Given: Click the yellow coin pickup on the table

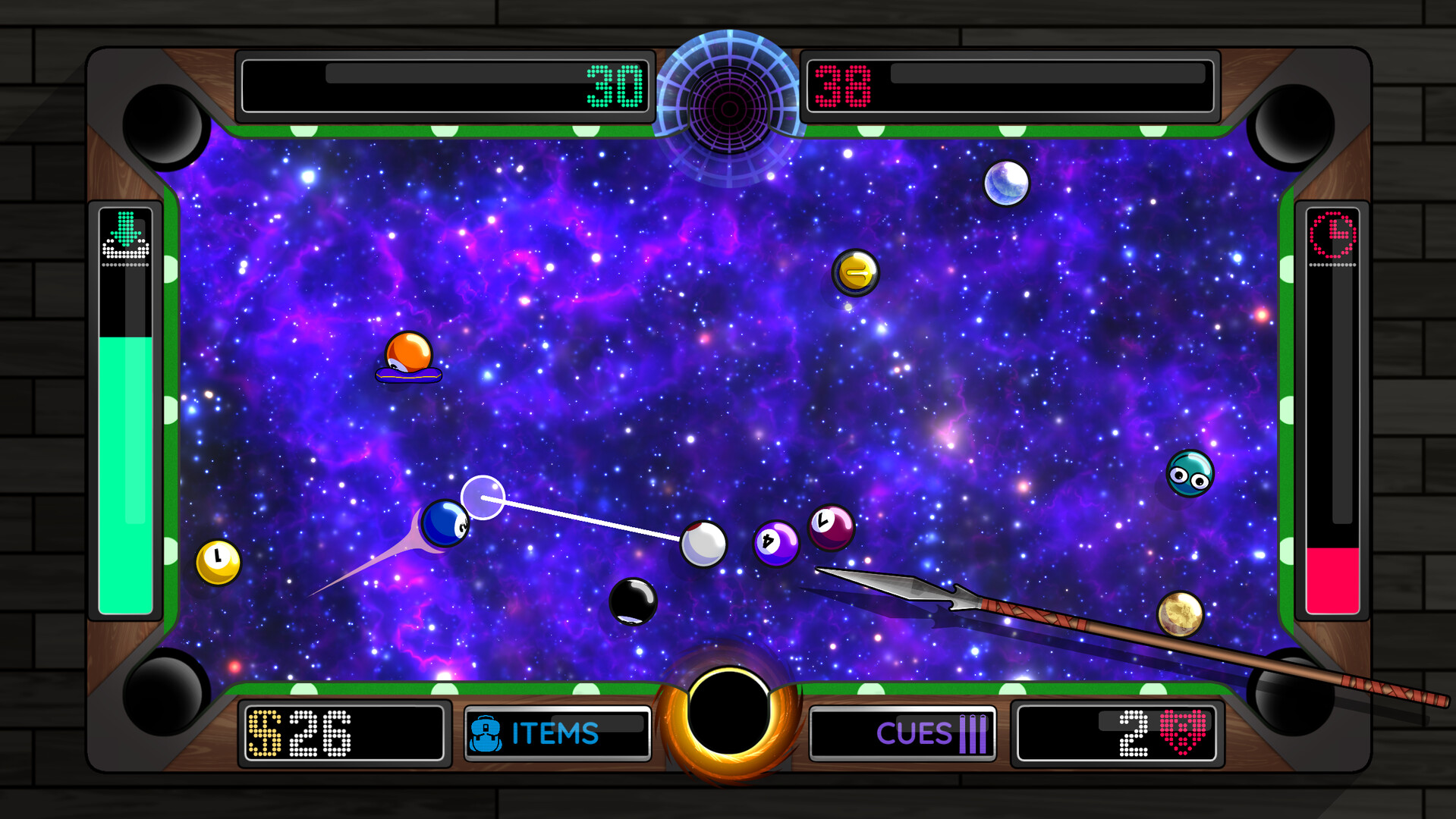Looking at the screenshot, I should (x=856, y=274).
